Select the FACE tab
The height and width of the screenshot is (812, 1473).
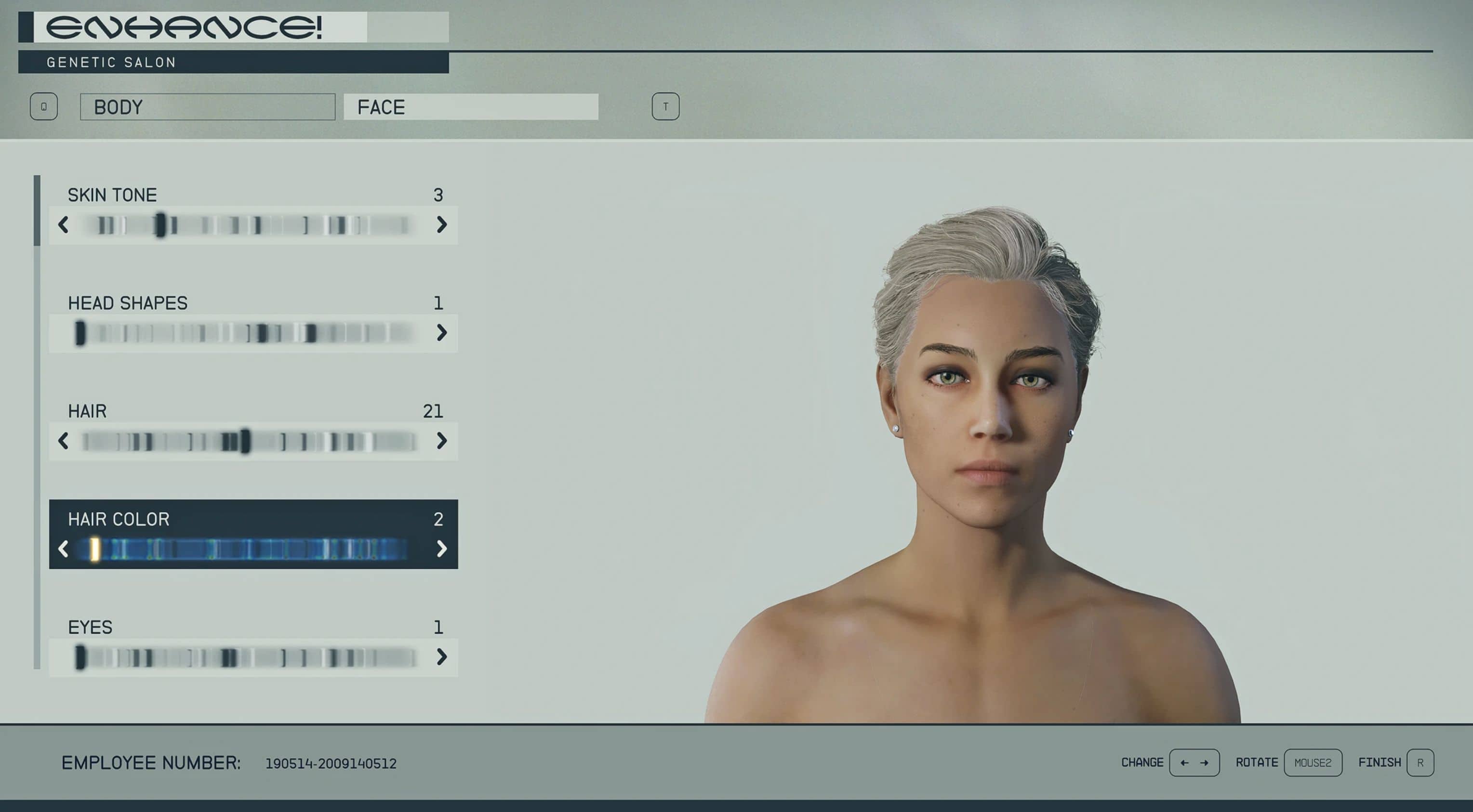[471, 107]
